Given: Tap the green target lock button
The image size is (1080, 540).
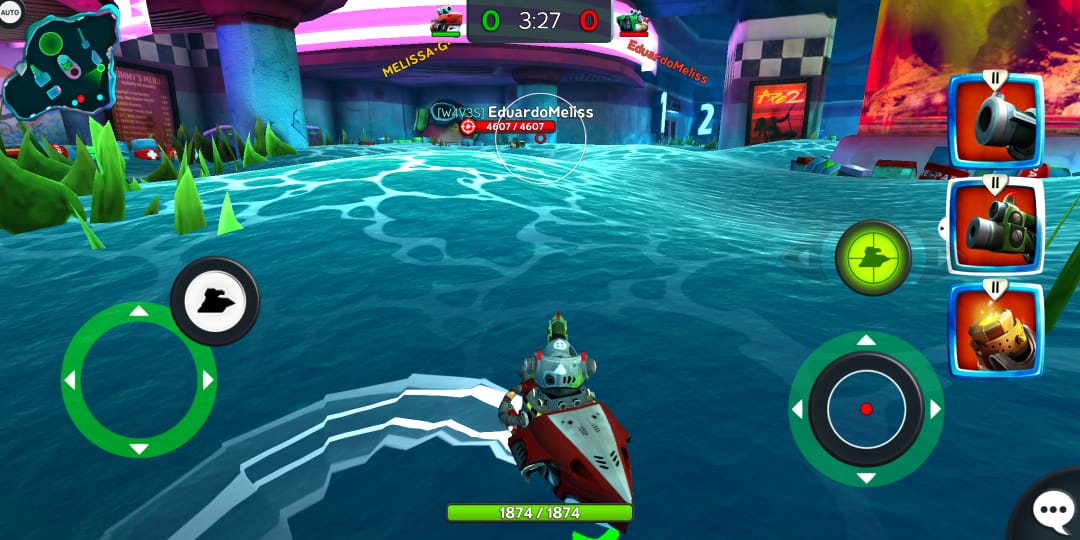Looking at the screenshot, I should click(872, 258).
